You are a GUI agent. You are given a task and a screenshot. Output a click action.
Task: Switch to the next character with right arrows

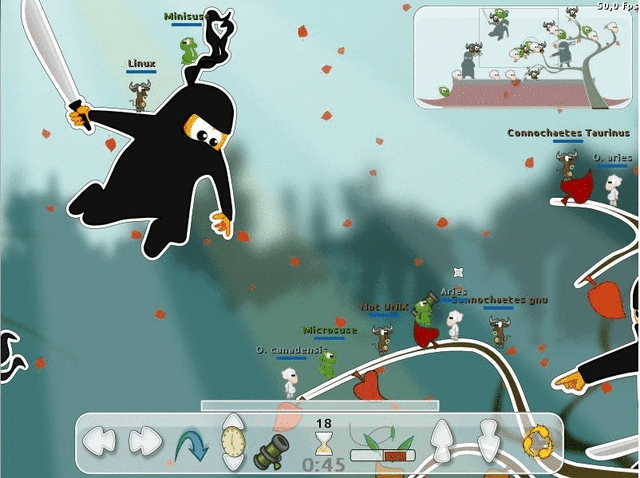click(145, 440)
